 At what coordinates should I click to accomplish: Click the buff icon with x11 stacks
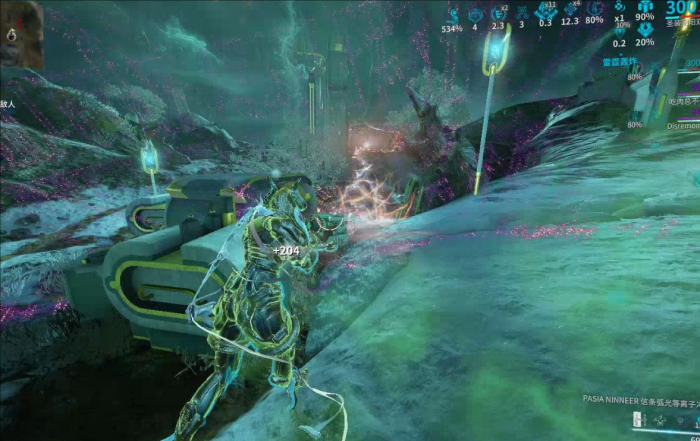(546, 12)
